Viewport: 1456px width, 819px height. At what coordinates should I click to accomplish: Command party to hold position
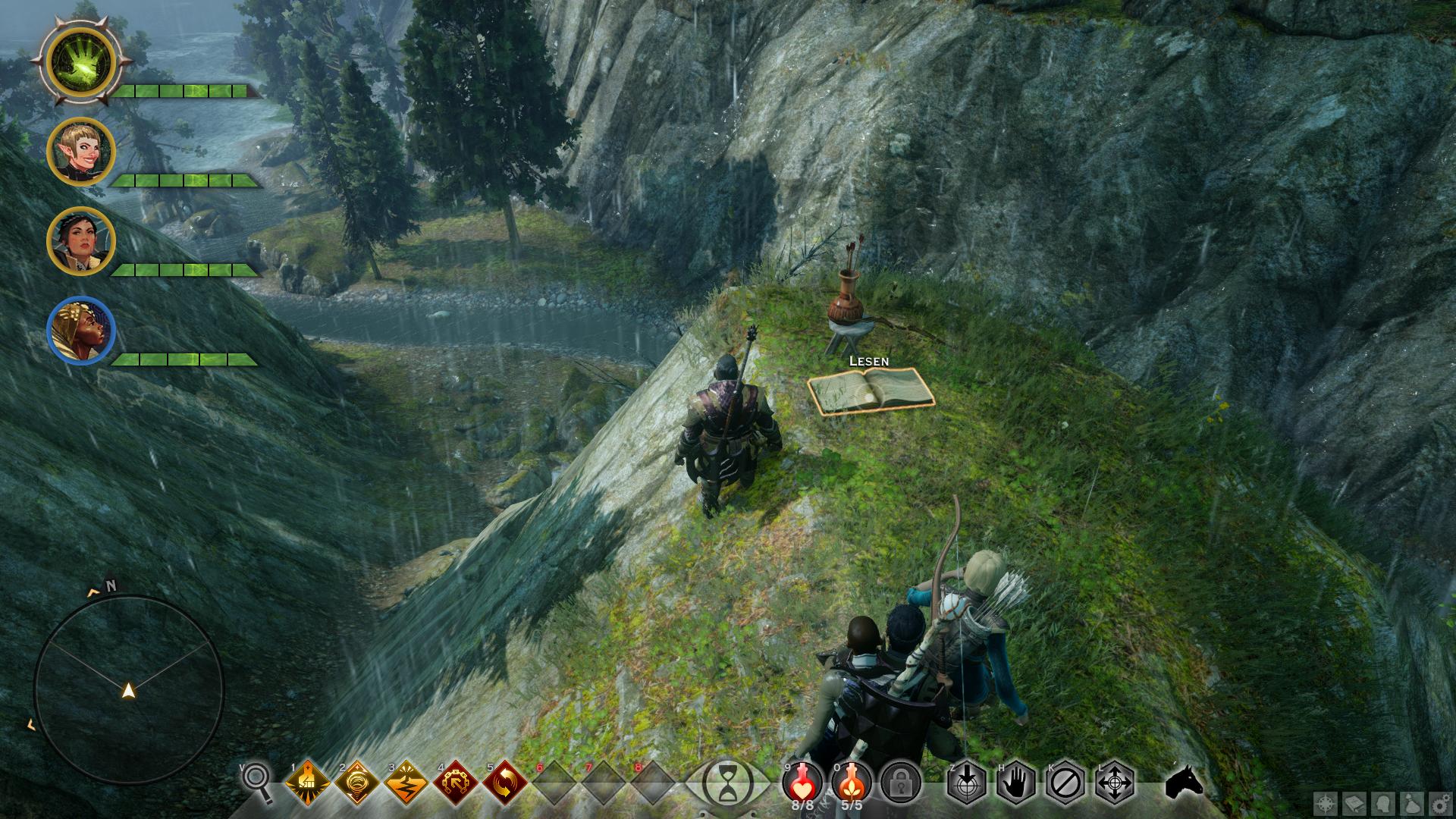tap(1015, 782)
